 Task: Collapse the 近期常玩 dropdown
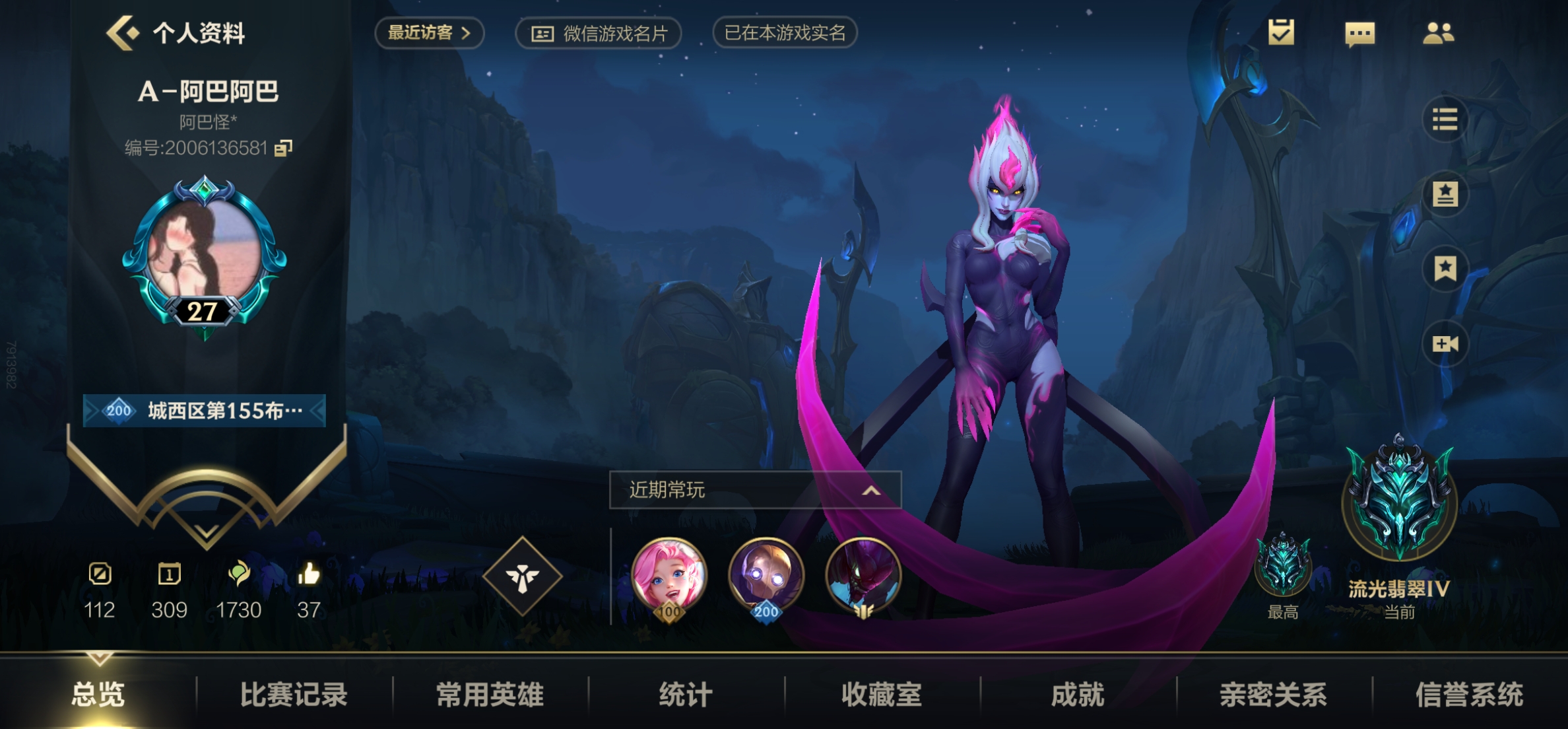[x=871, y=490]
